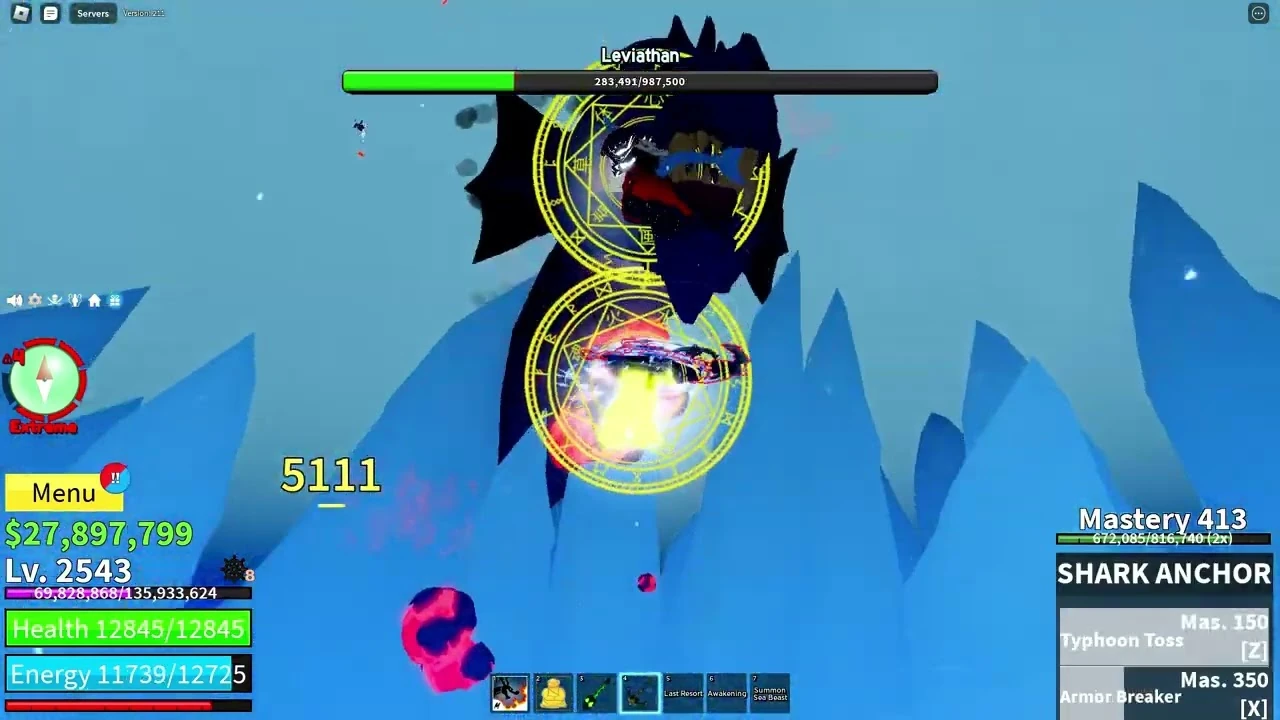Open the Roblox chat icon

coord(50,13)
